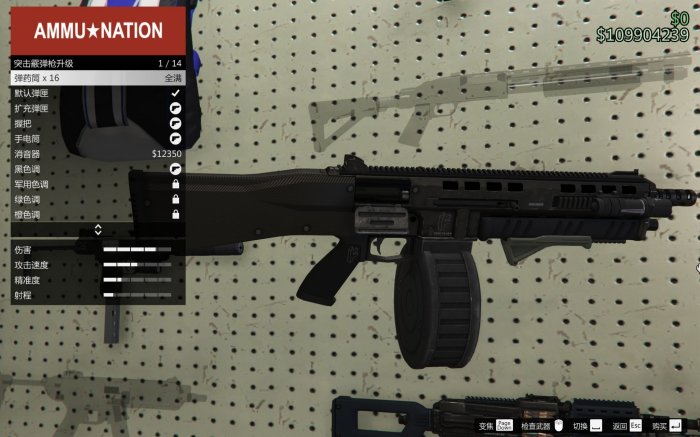Select the 黑色调 black tint

pos(97,169)
